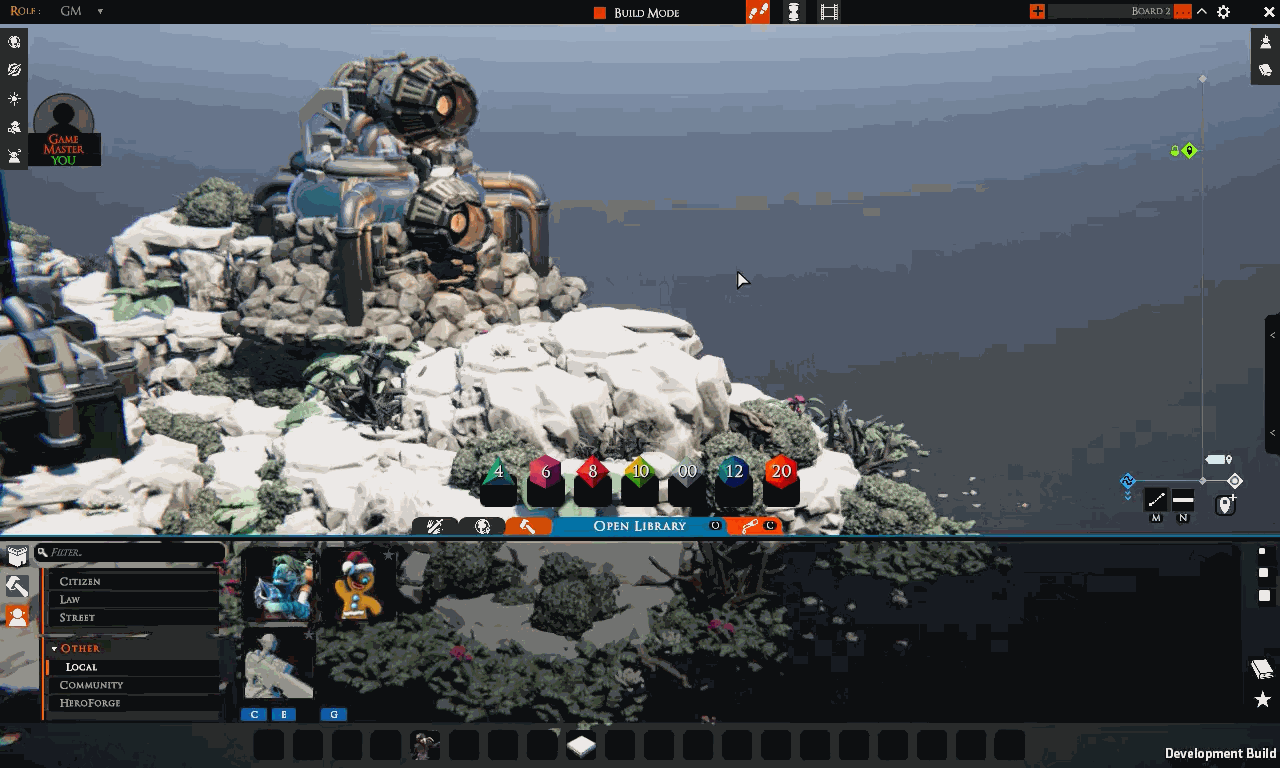Select the orange hammer build tab
The height and width of the screenshot is (768, 1280).
[527, 526]
